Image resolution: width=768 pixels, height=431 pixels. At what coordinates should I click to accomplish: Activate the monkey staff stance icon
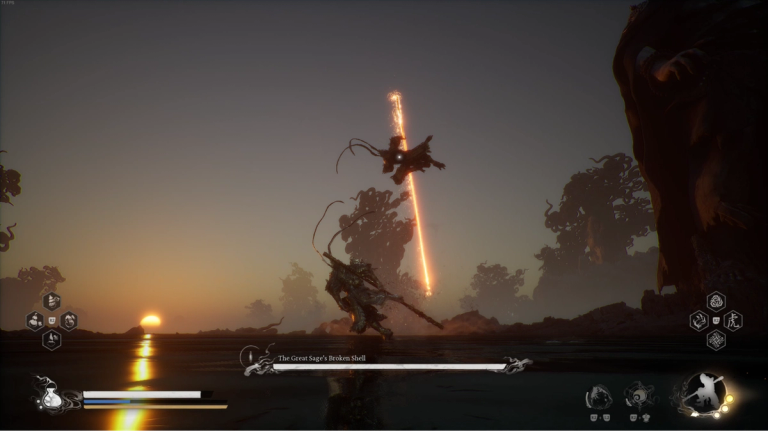click(704, 394)
